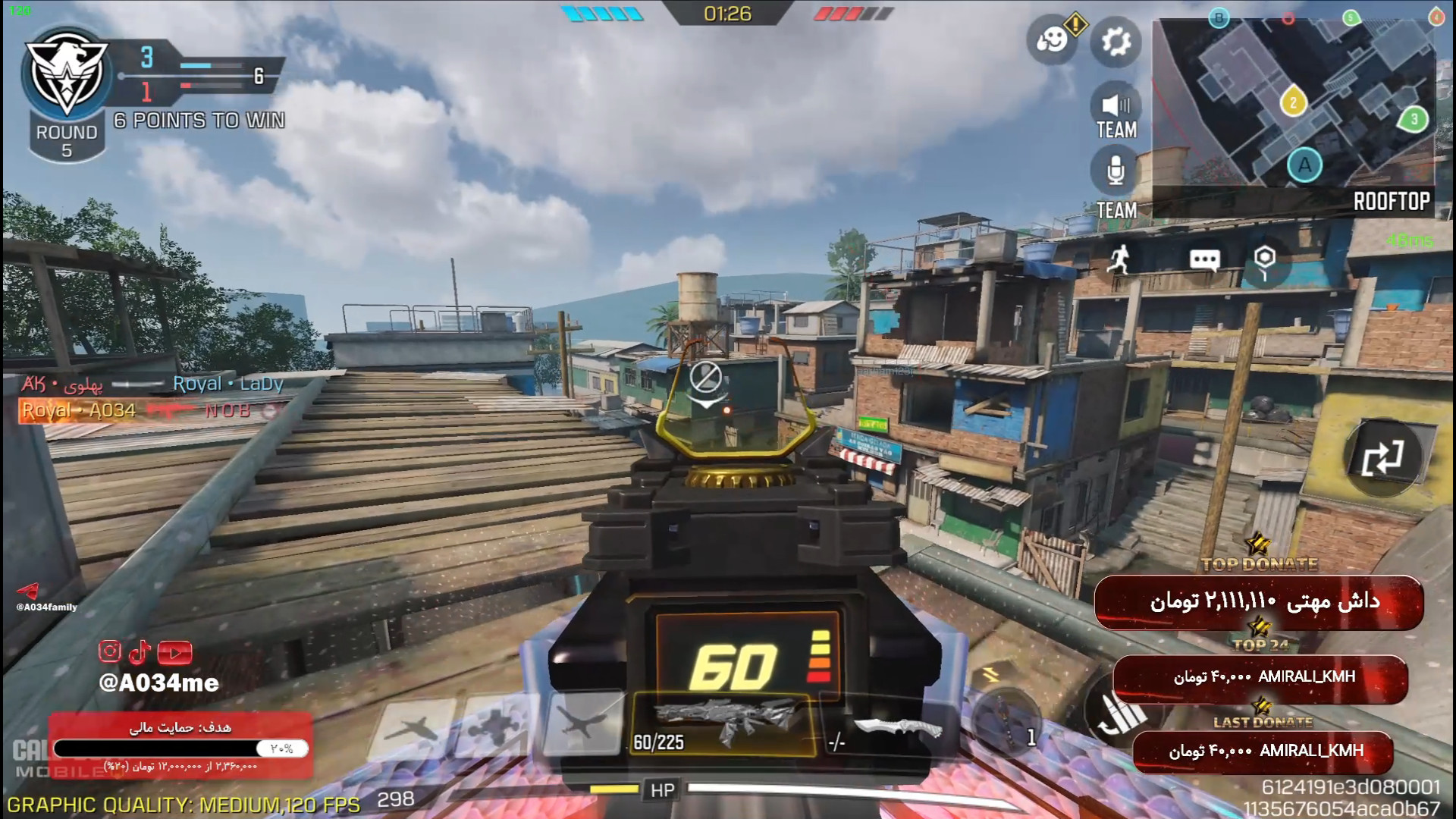This screenshot has width=1456, height=819.
Task: Expand the ROOFTOP minimap
Action: pos(1292,106)
